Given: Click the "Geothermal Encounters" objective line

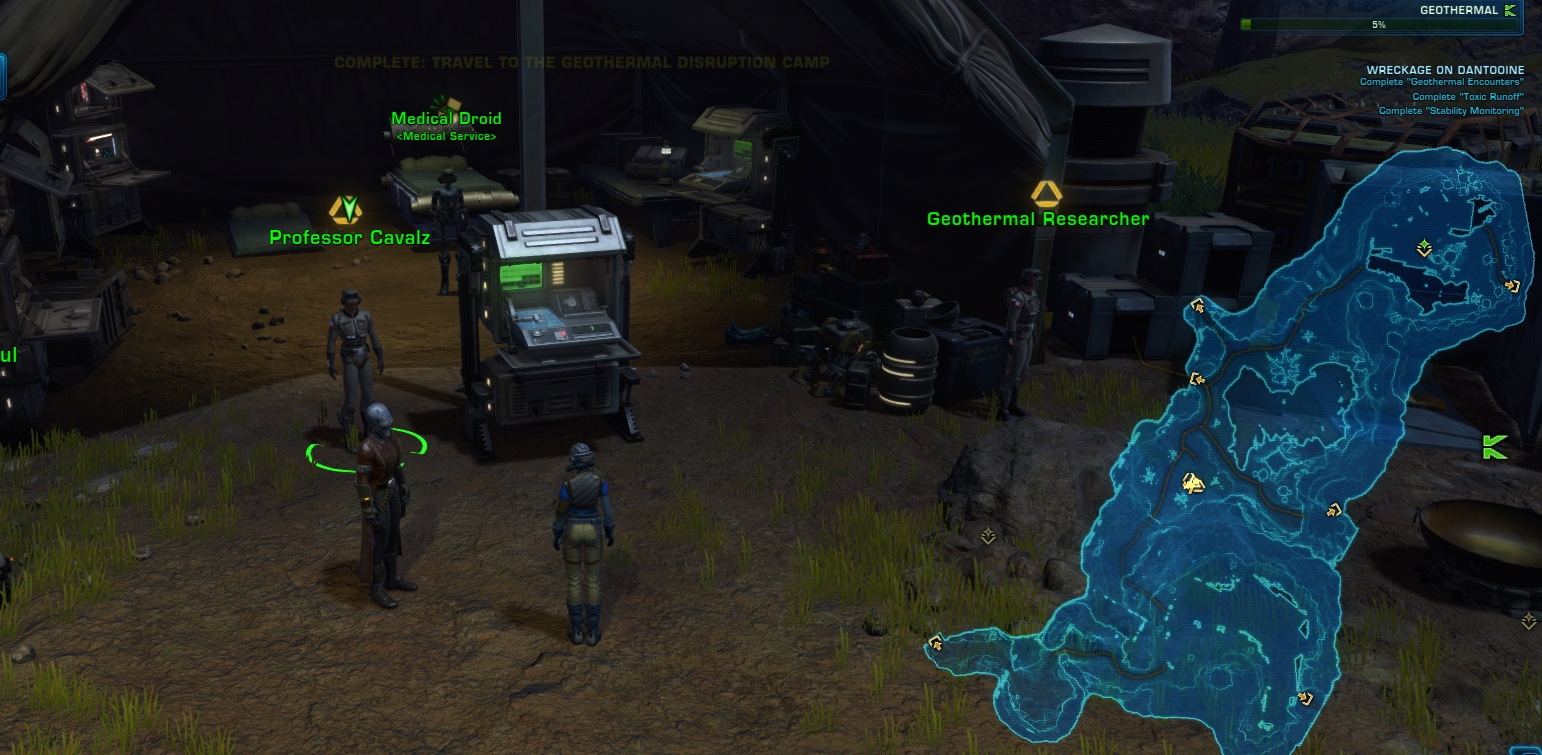Looking at the screenshot, I should point(1441,83).
